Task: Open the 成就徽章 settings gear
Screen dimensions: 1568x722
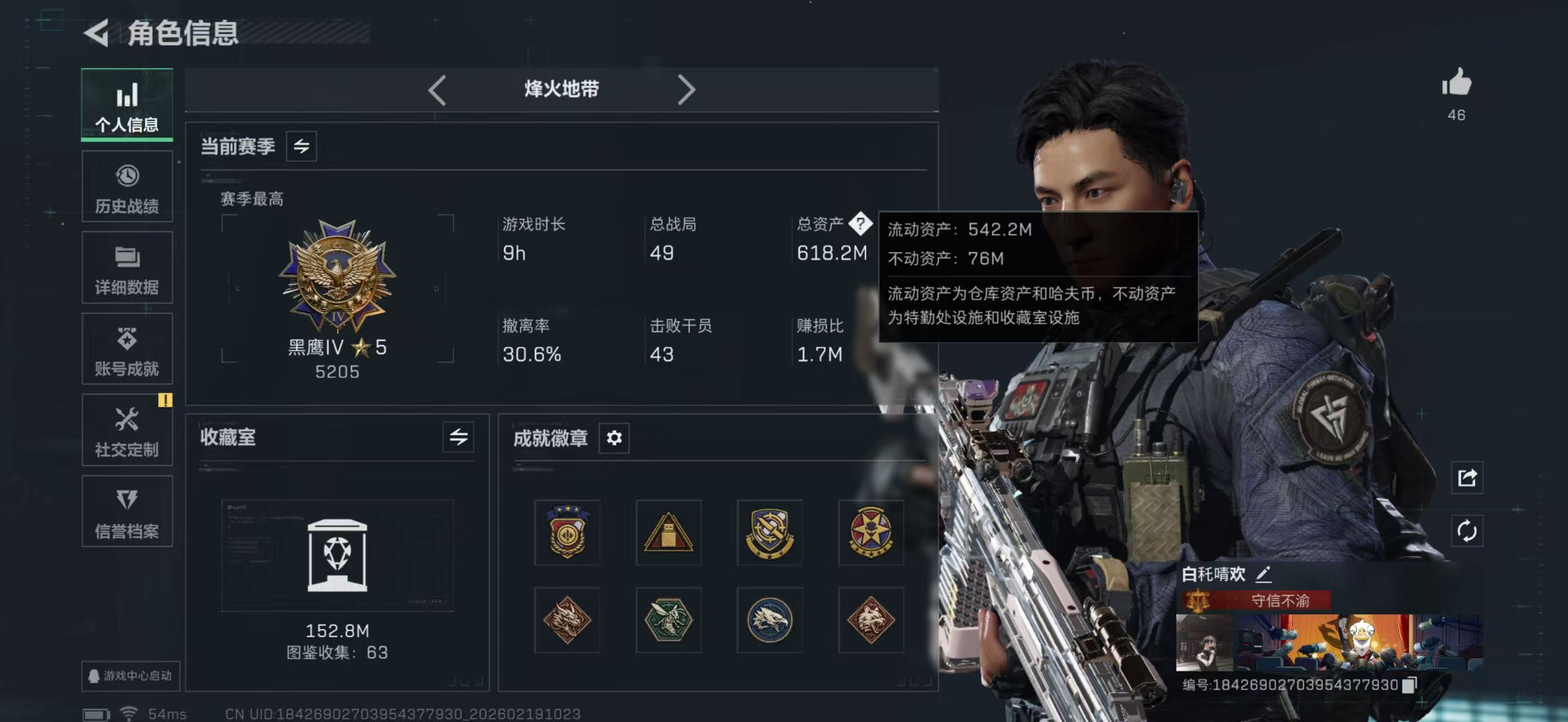Action: (x=614, y=438)
